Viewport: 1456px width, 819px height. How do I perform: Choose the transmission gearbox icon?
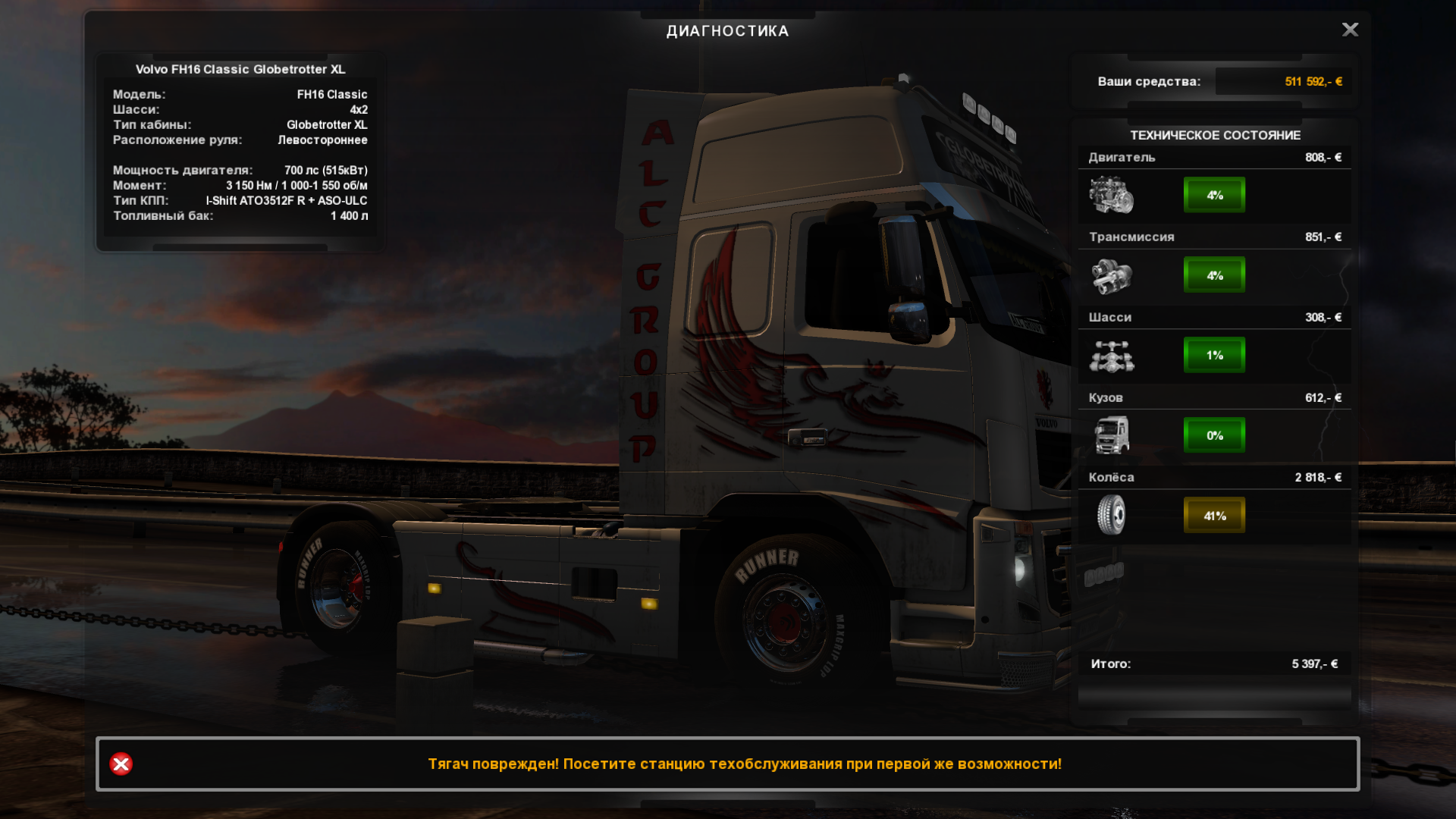[x=1111, y=275]
